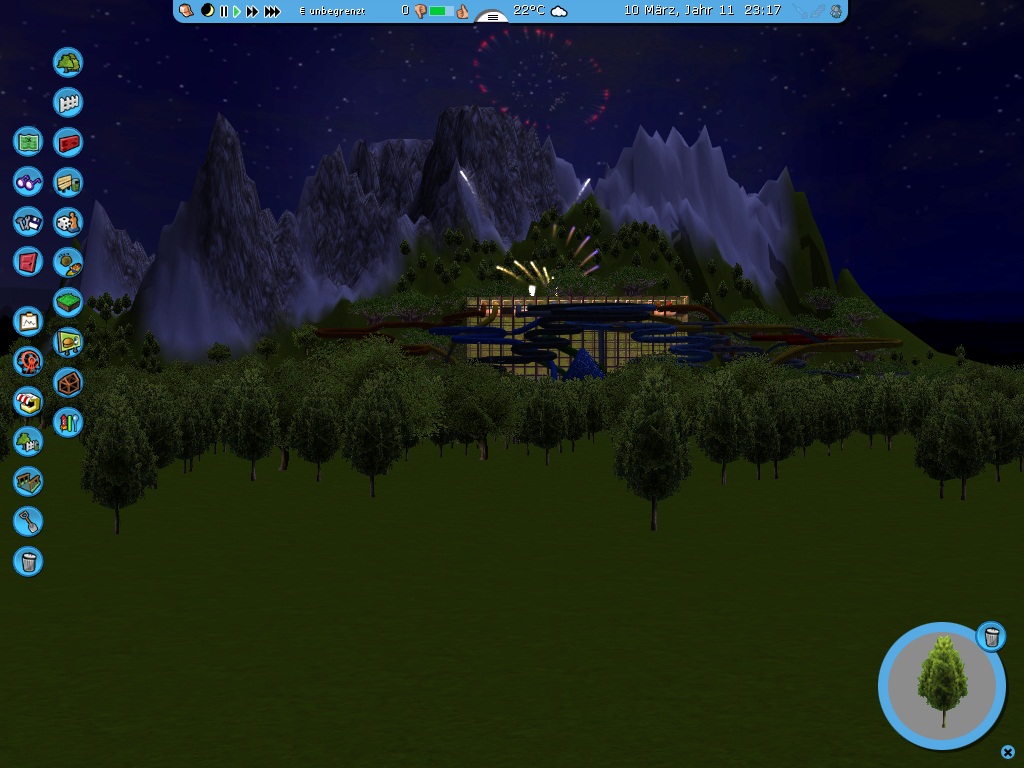
Task: Select the dice and pawn icon
Action: tap(68, 223)
